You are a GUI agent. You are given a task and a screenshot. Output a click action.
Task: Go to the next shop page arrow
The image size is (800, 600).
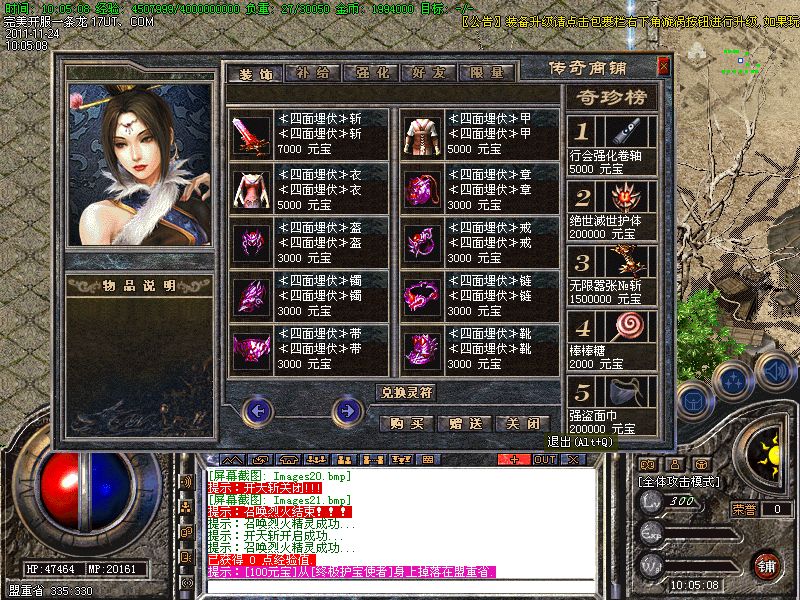[347, 409]
